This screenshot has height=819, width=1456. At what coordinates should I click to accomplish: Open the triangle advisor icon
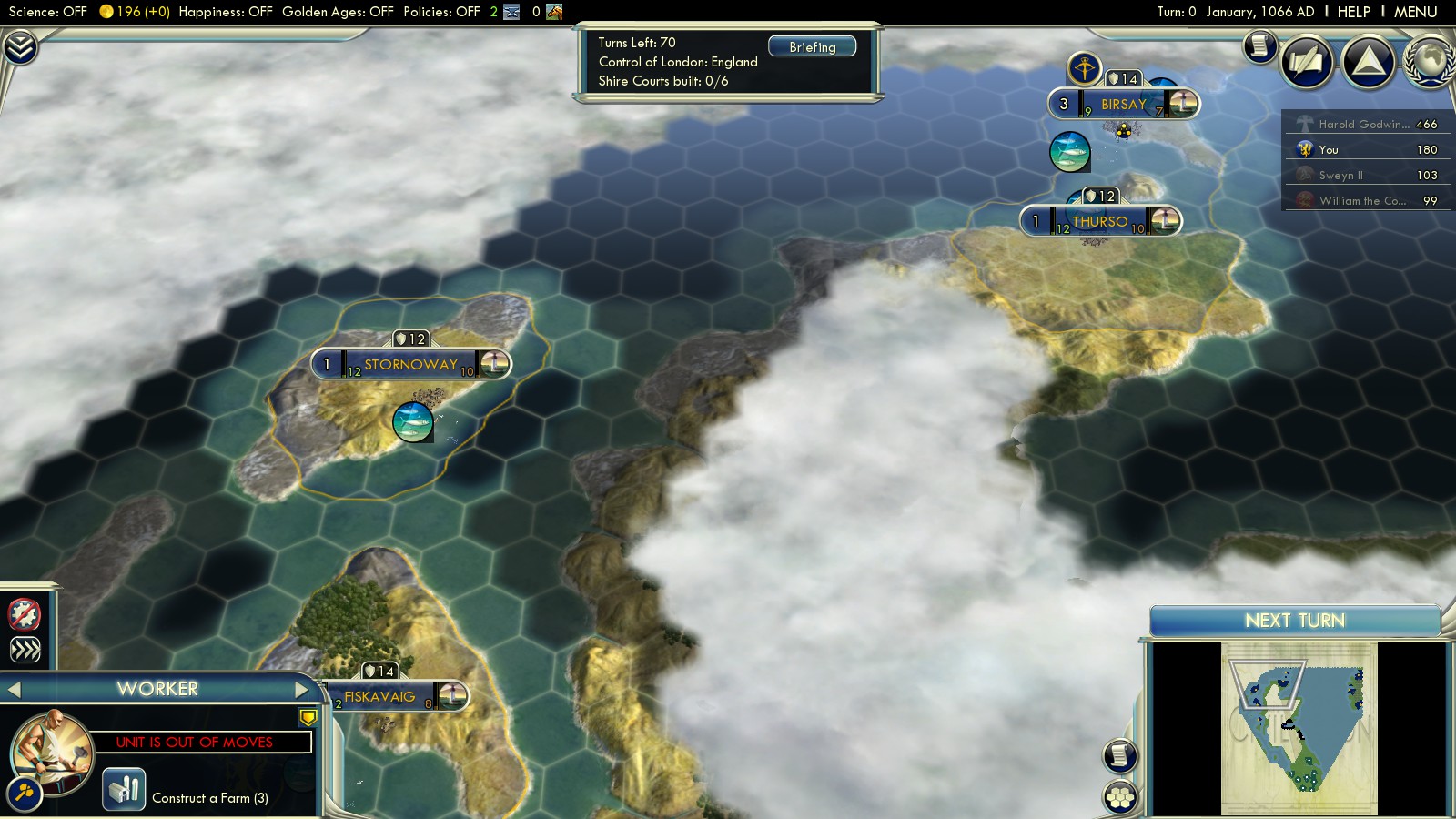pyautogui.click(x=1368, y=61)
